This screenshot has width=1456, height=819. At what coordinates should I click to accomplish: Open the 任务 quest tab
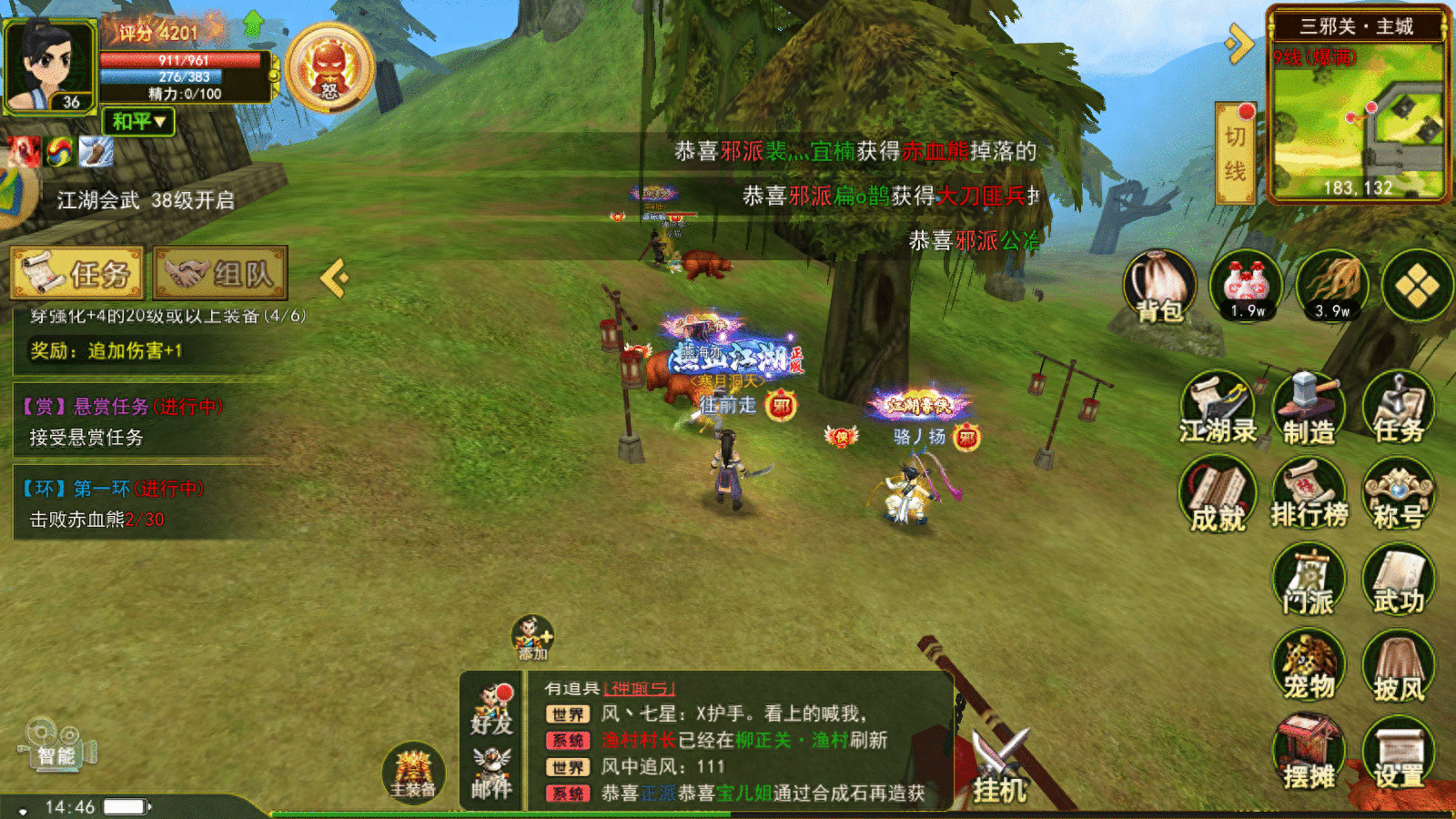pyautogui.click(x=77, y=273)
